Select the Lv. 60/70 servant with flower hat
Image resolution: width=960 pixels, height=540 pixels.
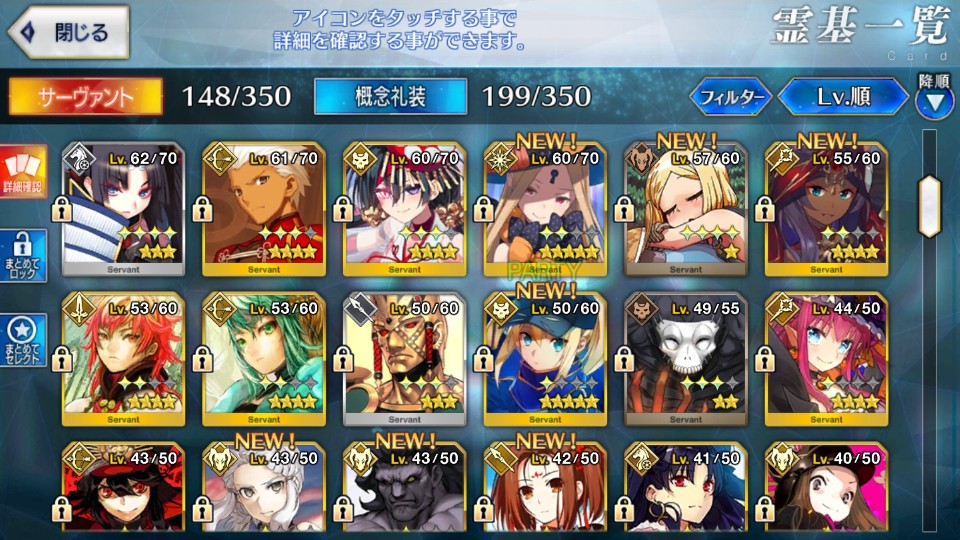402,207
